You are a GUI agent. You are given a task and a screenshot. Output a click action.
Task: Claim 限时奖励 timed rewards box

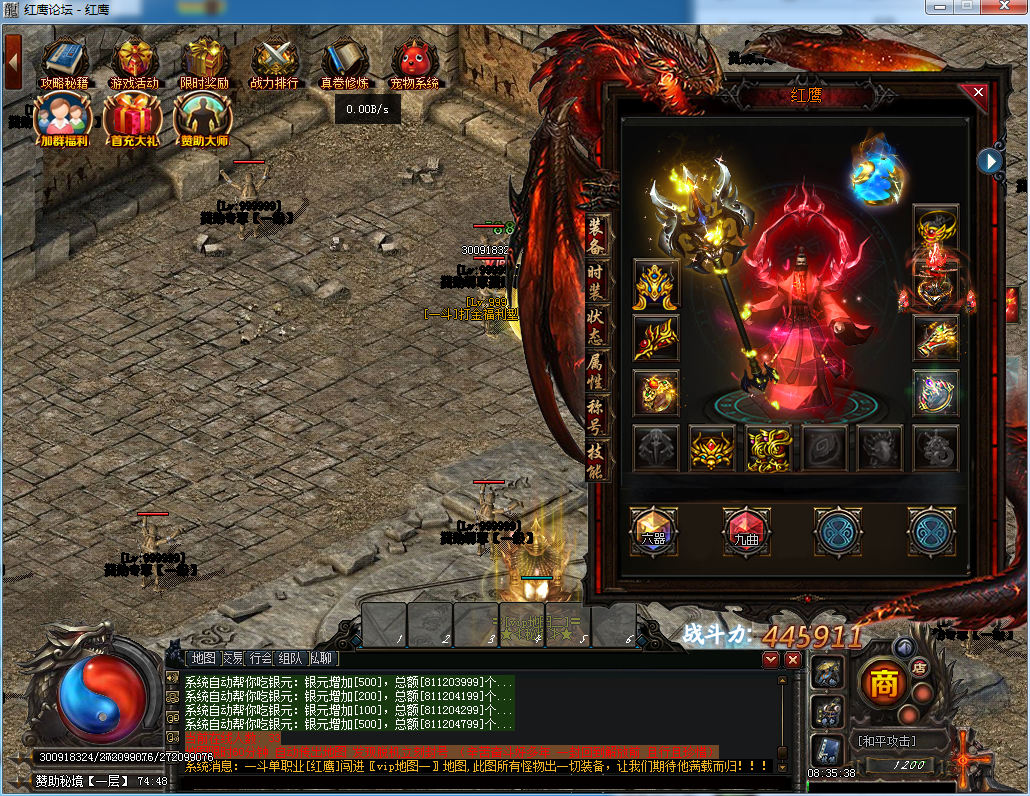tap(204, 62)
